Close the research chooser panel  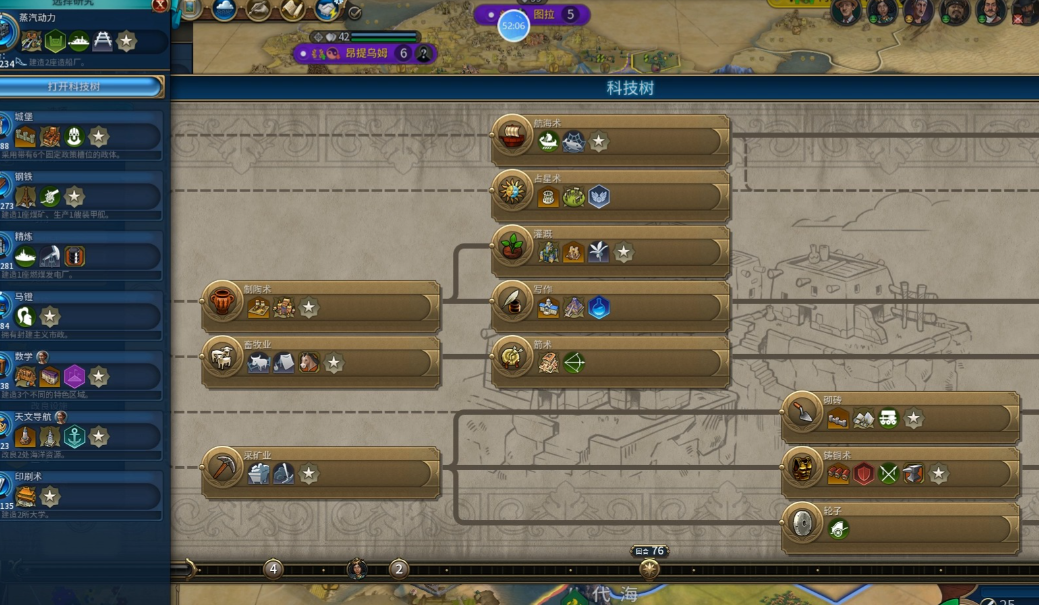(160, 6)
